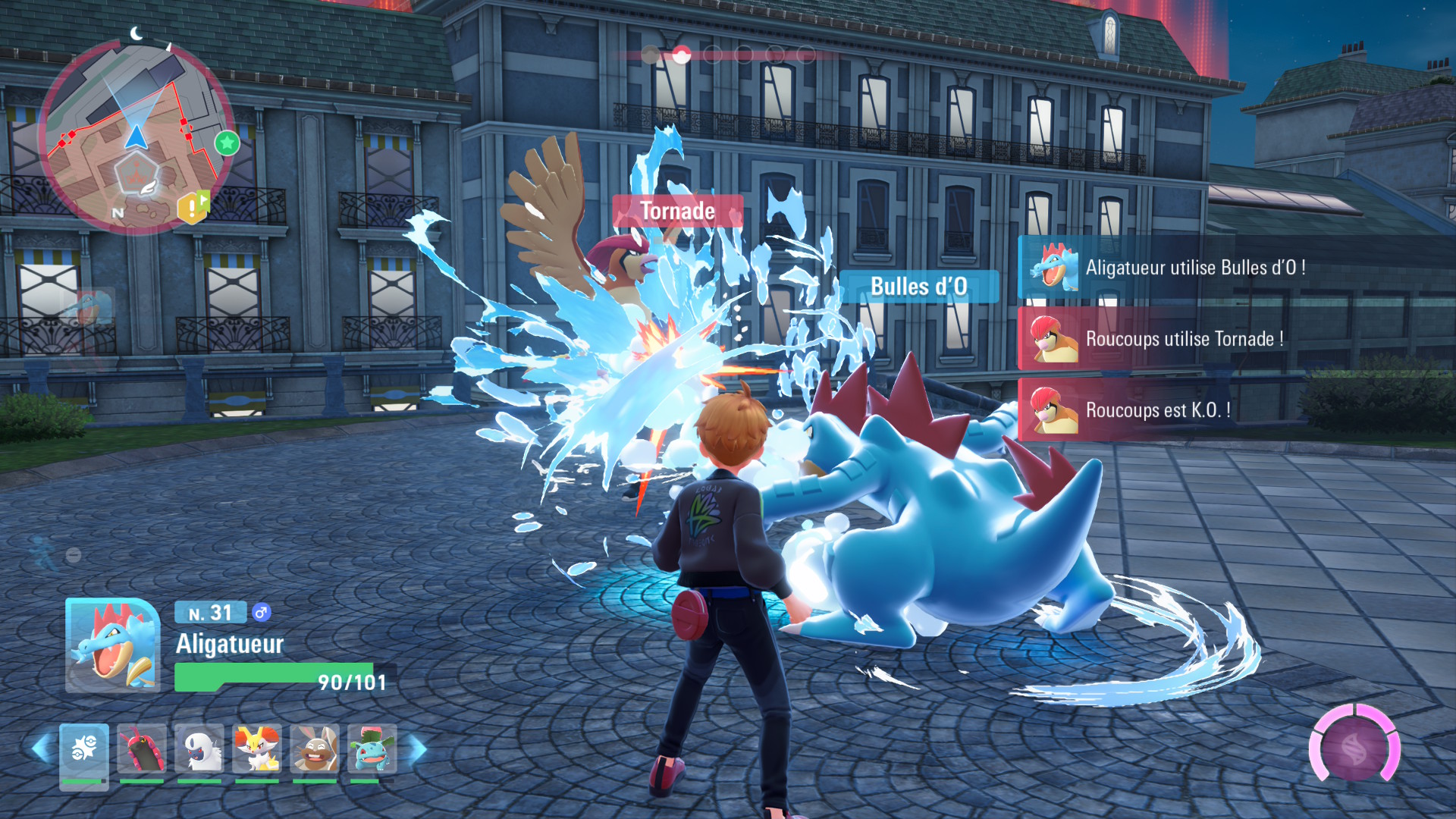Select the Bulles d'O move label
This screenshot has width=1456, height=819.
pos(918,287)
